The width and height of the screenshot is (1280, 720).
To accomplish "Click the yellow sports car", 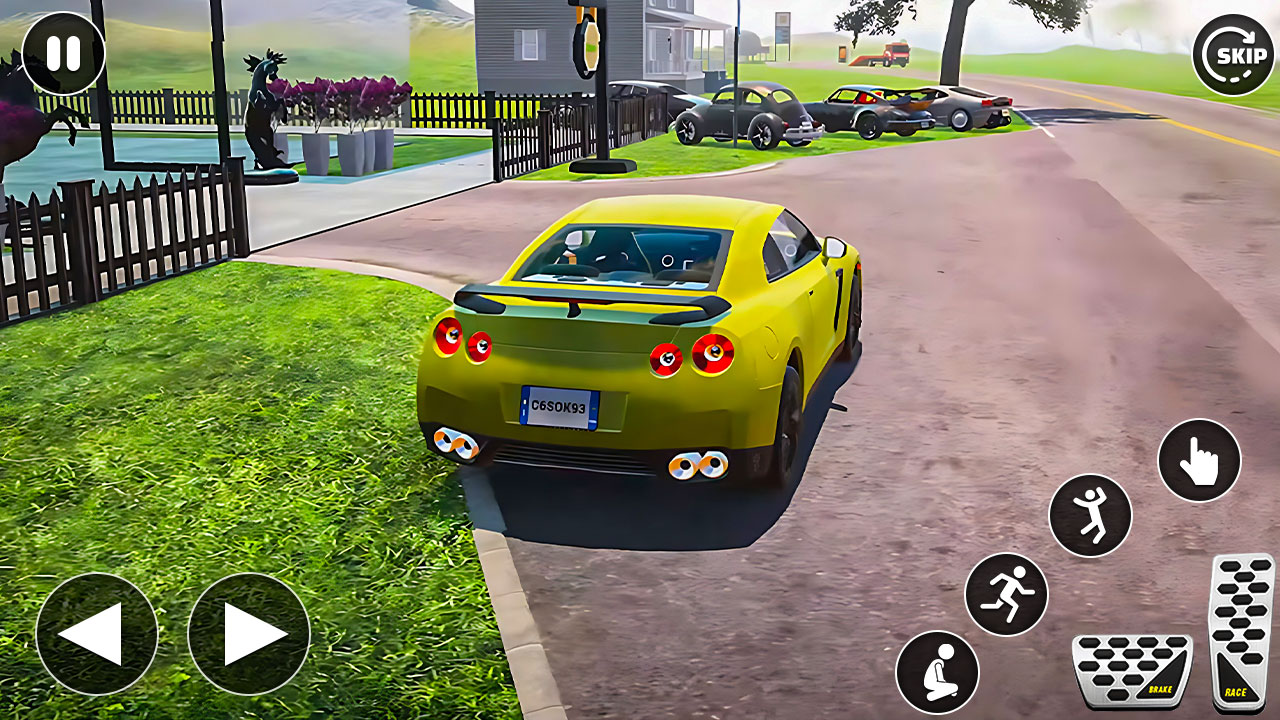I will pos(640,340).
